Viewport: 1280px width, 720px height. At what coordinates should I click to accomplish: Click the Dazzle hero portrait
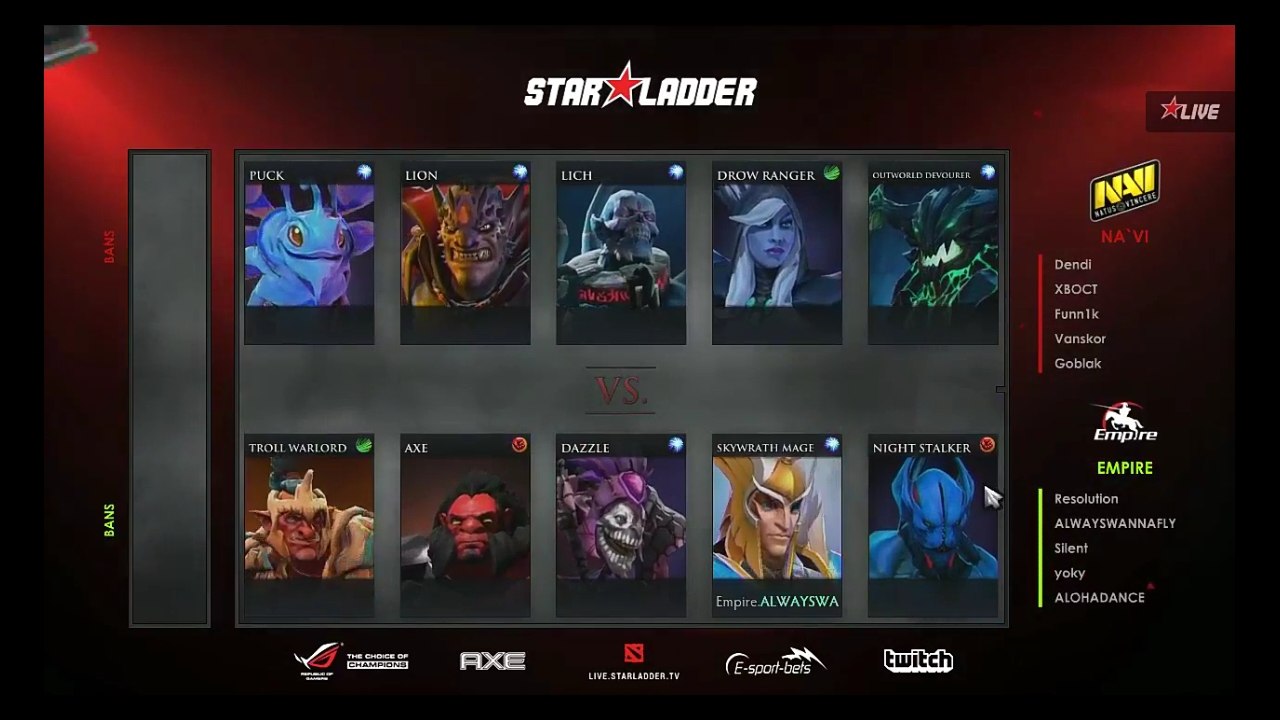(621, 525)
